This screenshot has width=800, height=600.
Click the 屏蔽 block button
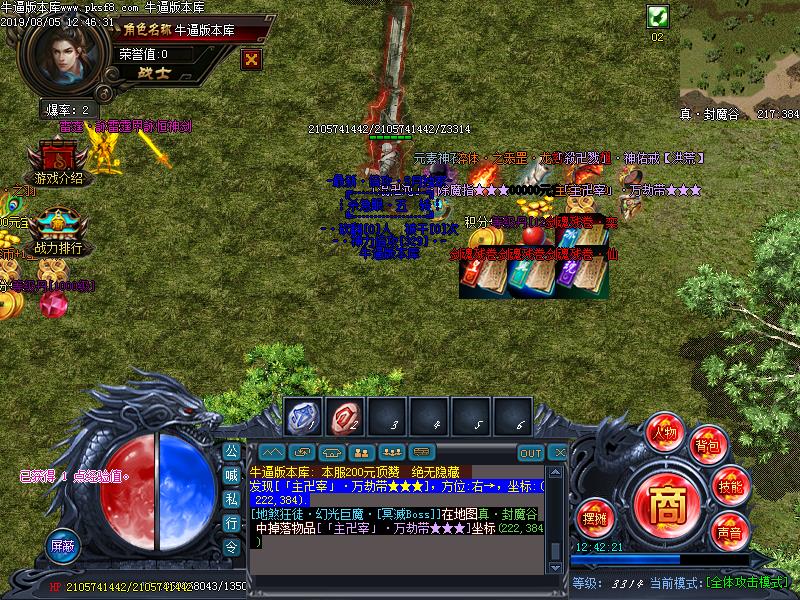(x=62, y=546)
